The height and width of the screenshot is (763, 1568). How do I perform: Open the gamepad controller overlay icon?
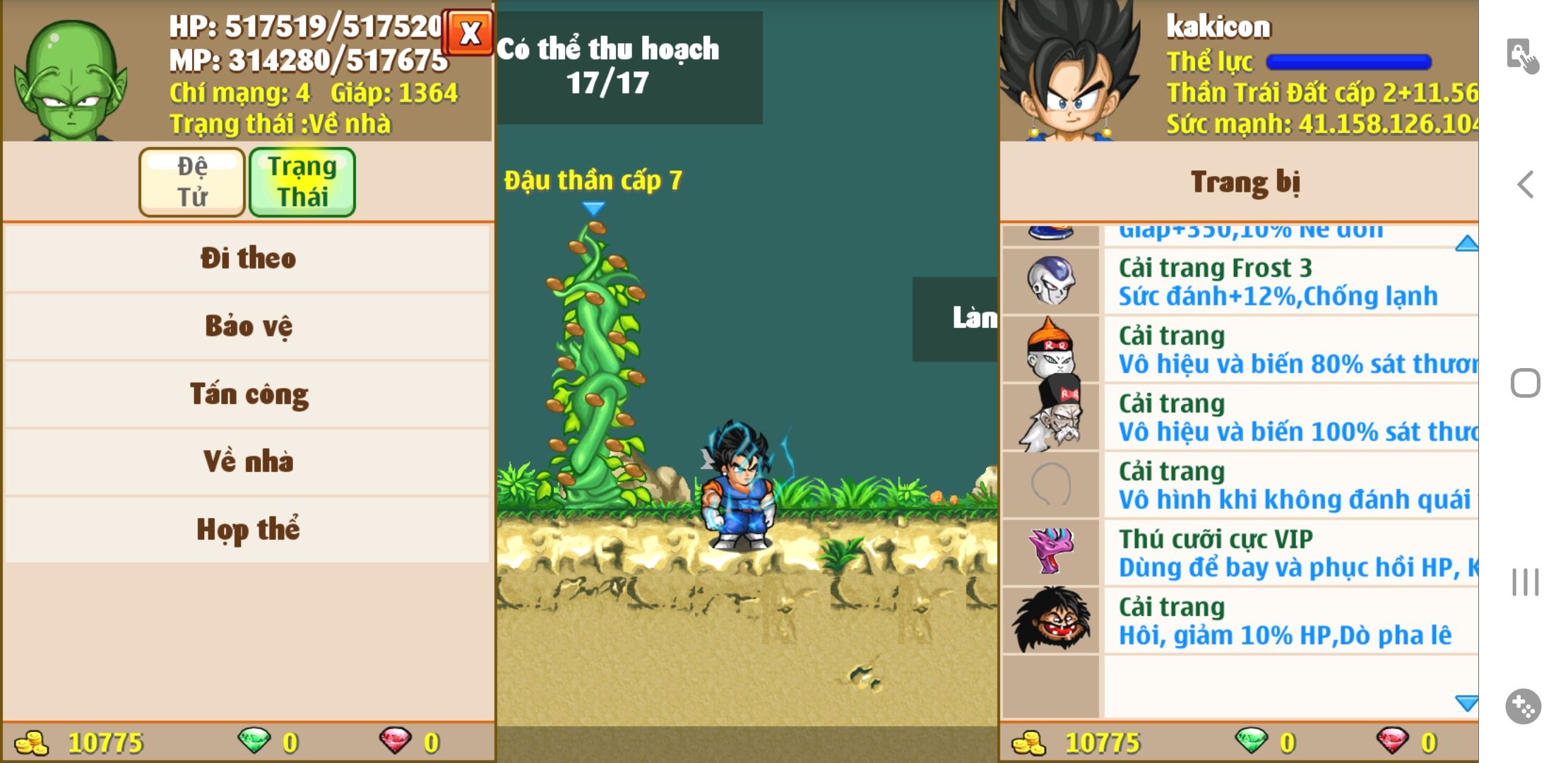1524,706
